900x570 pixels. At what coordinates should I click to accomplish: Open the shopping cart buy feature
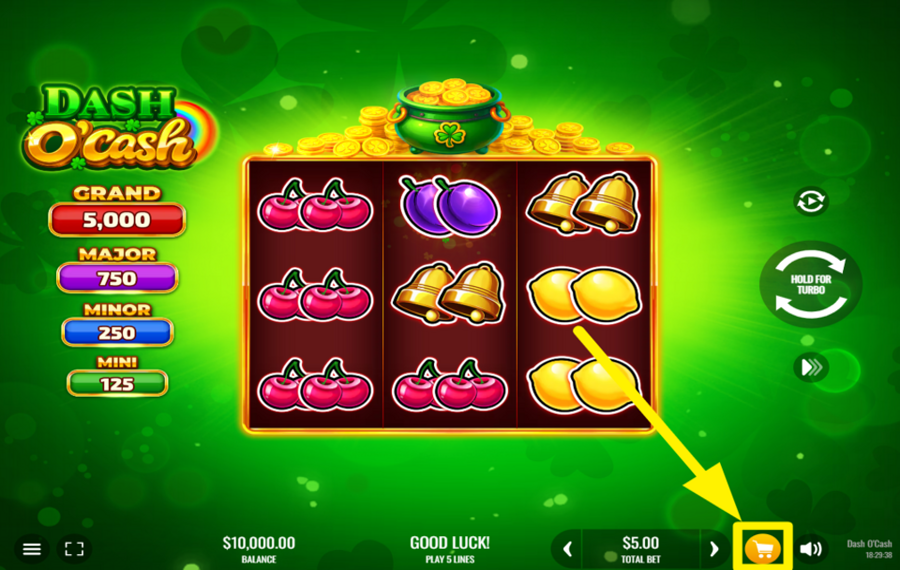point(763,549)
